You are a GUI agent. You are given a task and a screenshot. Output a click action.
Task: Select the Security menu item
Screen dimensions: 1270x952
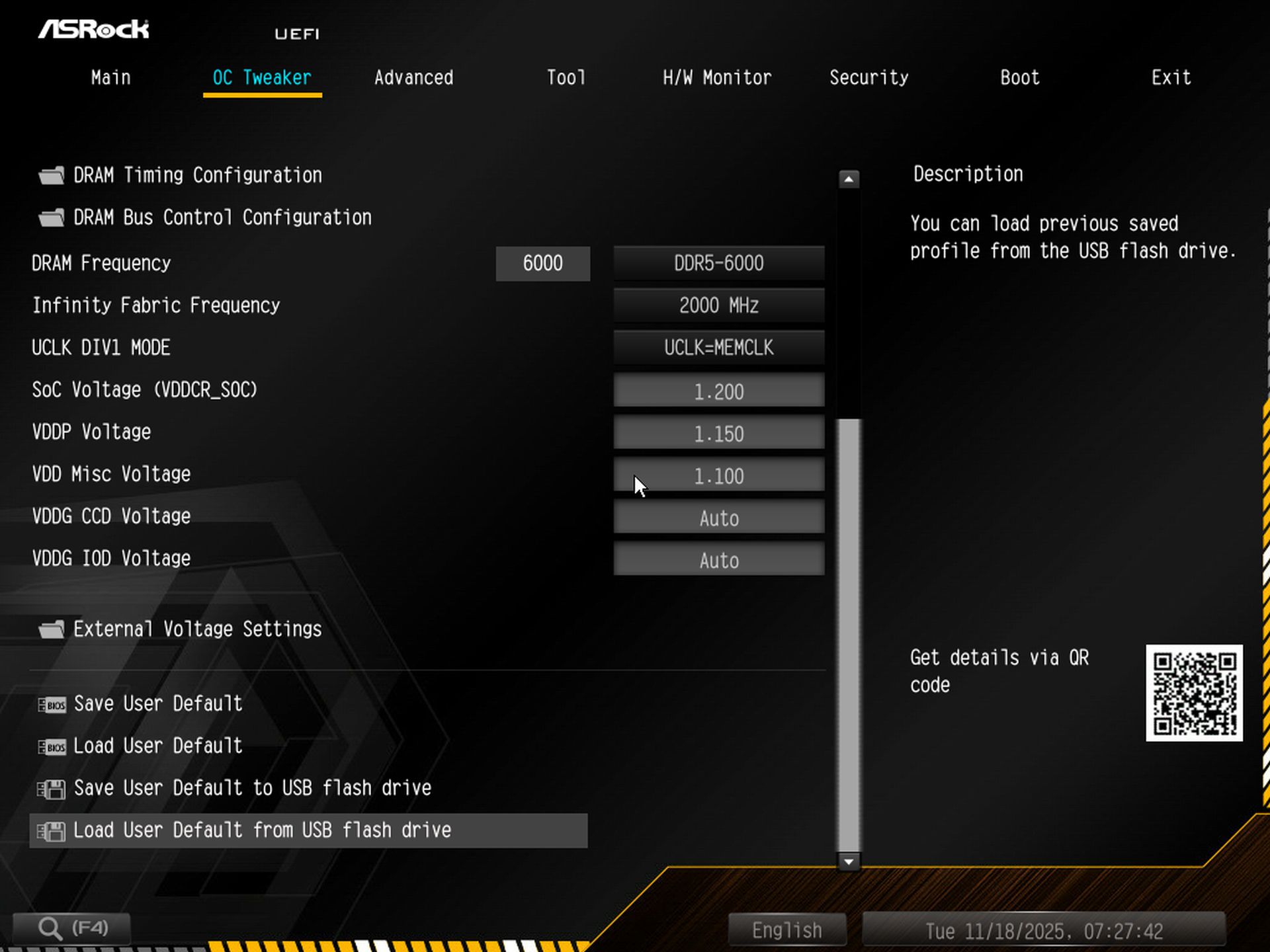tap(868, 77)
